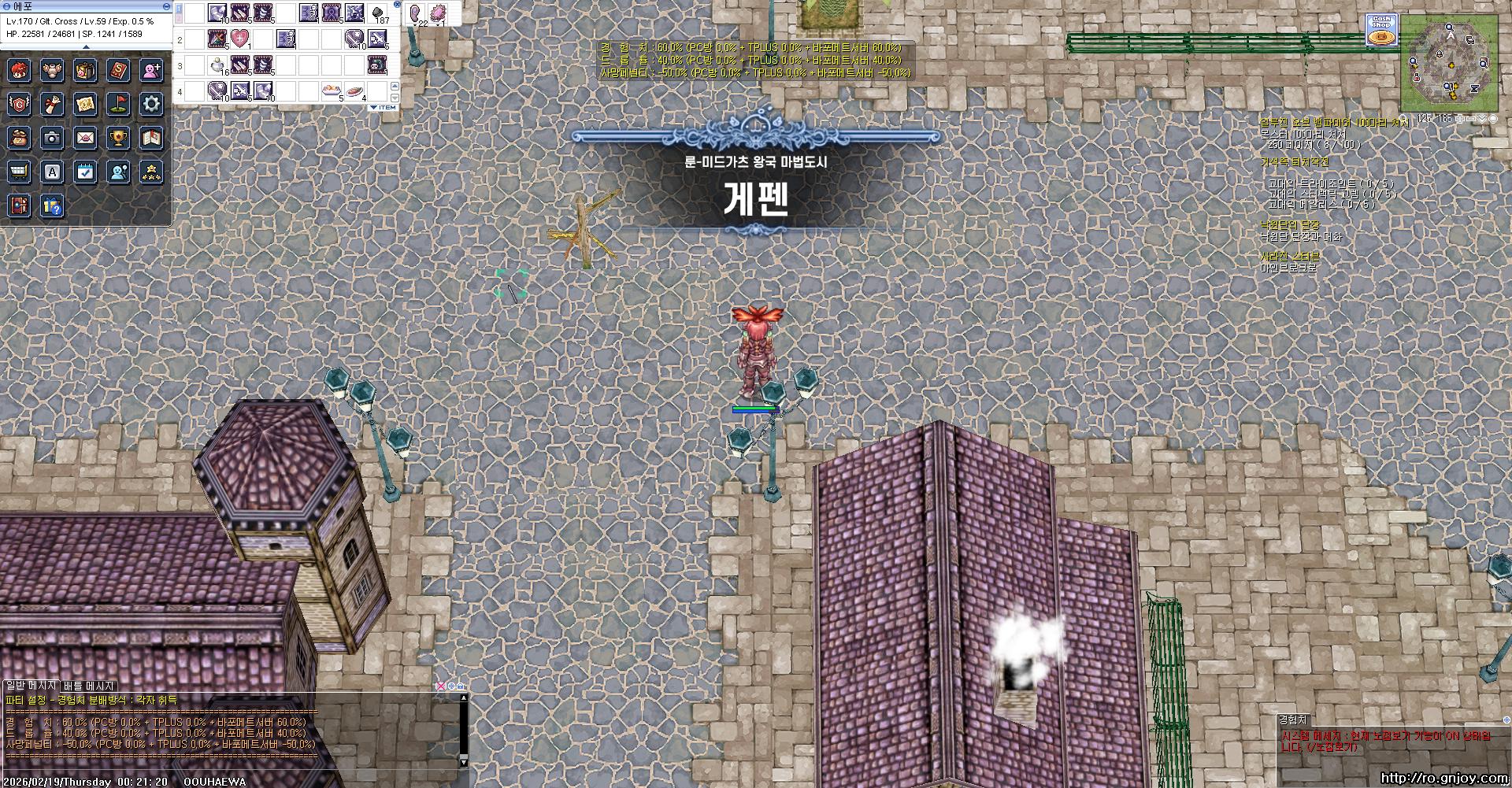The image size is (1512, 788).
Task: Open the game settings gear icon
Action: tap(151, 105)
